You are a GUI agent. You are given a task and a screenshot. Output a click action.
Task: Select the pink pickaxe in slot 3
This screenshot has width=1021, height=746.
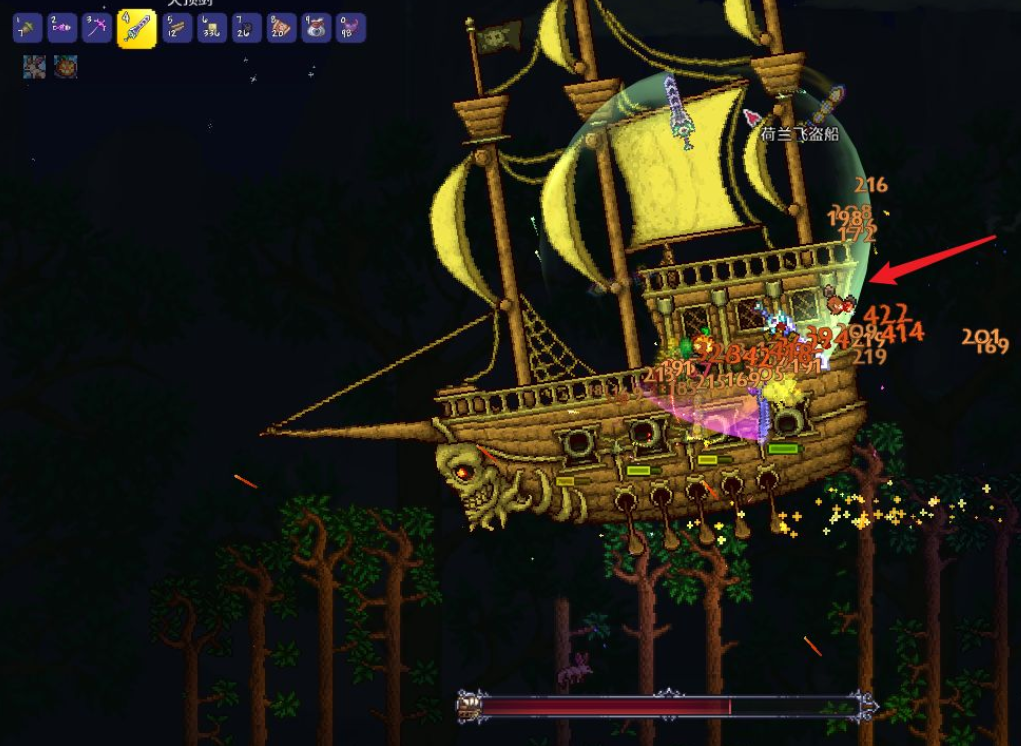pyautogui.click(x=96, y=28)
